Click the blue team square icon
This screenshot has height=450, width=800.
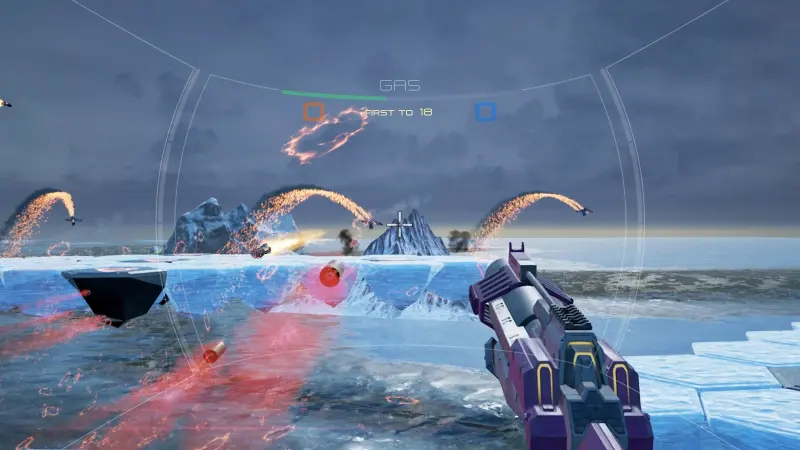point(485,112)
